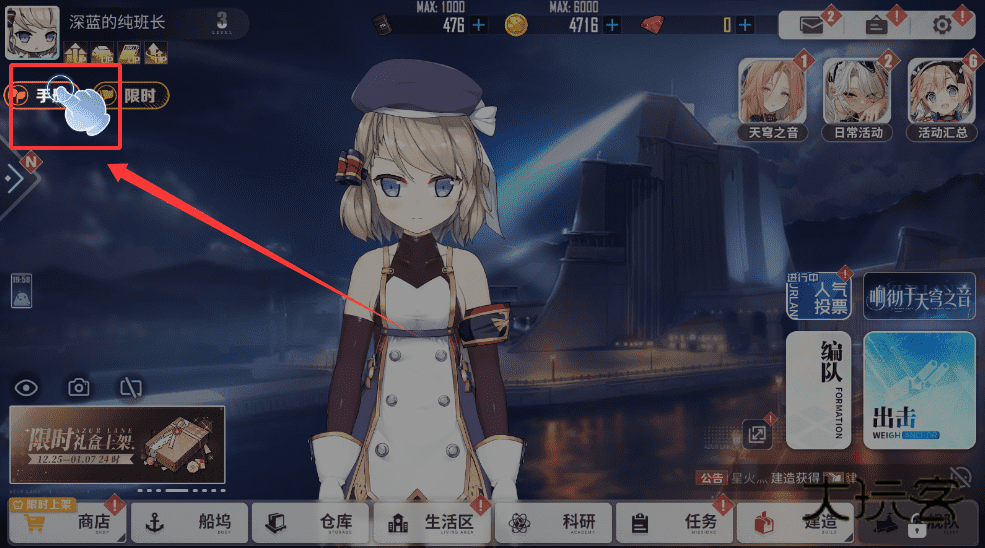Open the 限时礼盒上架 gift box banner
The height and width of the screenshot is (548, 985).
pyautogui.click(x=117, y=444)
